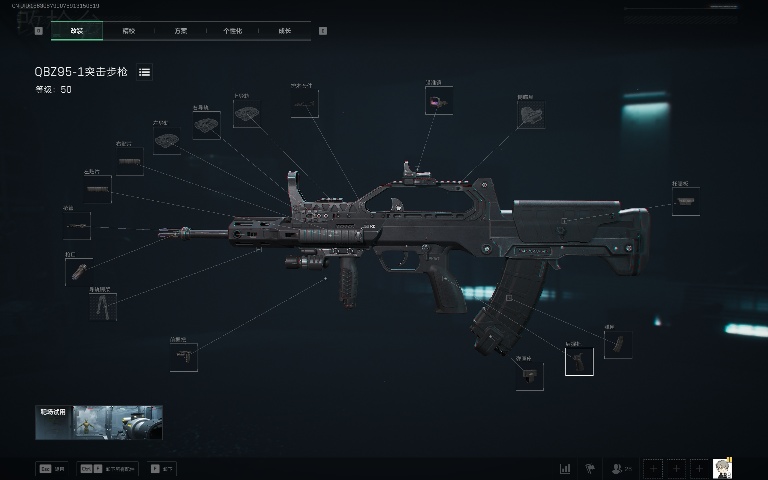Select the stock attachment slot

click(x=685, y=201)
